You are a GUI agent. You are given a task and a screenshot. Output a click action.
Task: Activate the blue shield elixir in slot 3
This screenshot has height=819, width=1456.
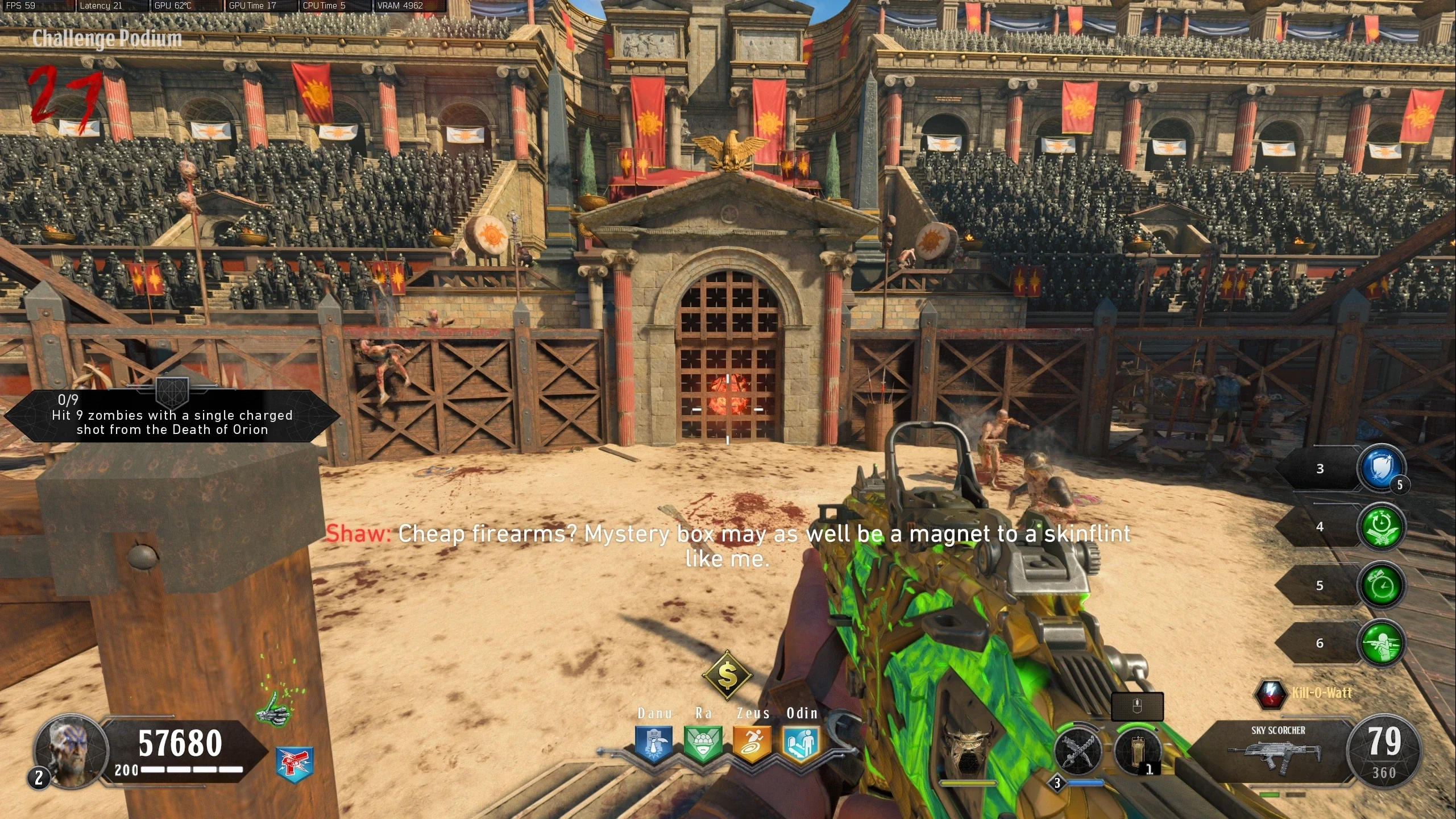click(x=1382, y=468)
